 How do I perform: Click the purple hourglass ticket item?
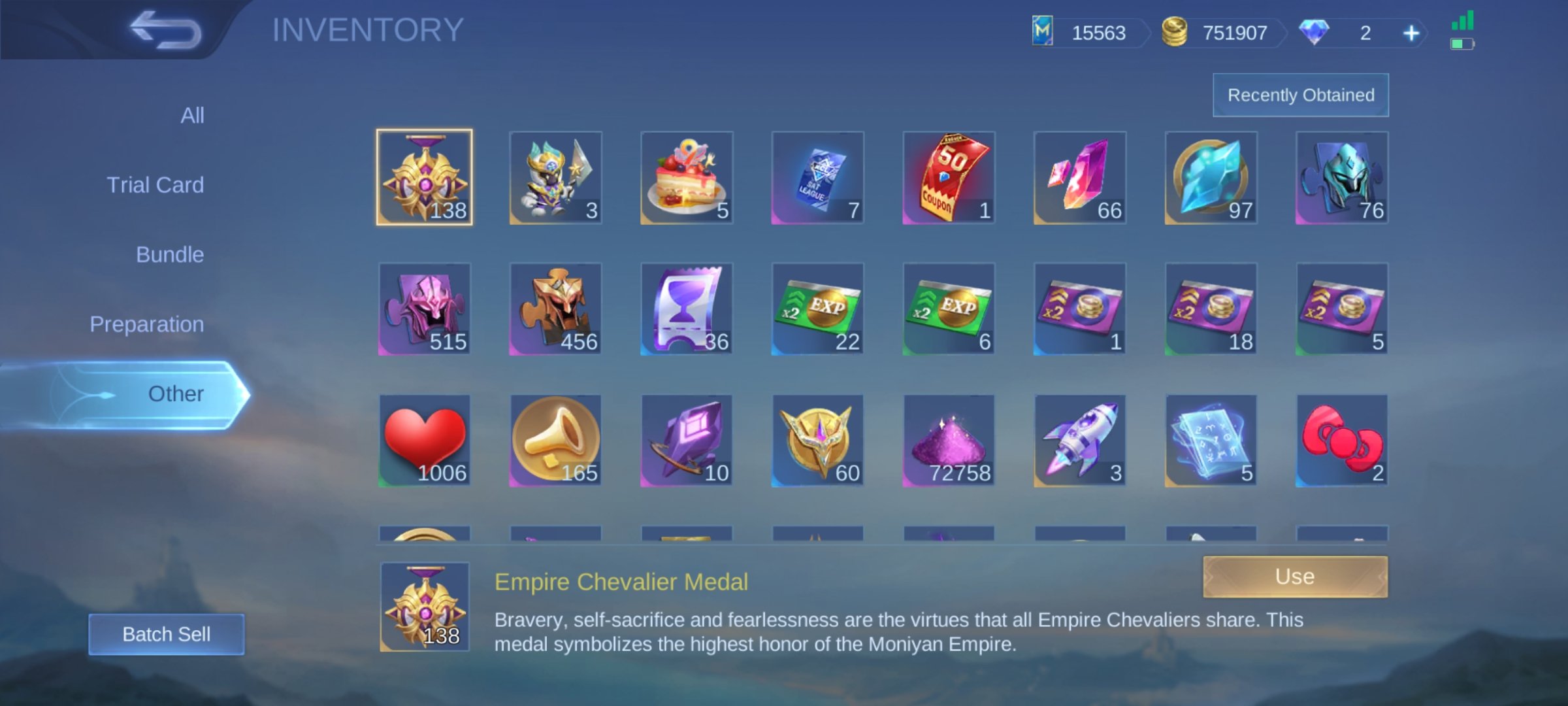click(x=686, y=309)
